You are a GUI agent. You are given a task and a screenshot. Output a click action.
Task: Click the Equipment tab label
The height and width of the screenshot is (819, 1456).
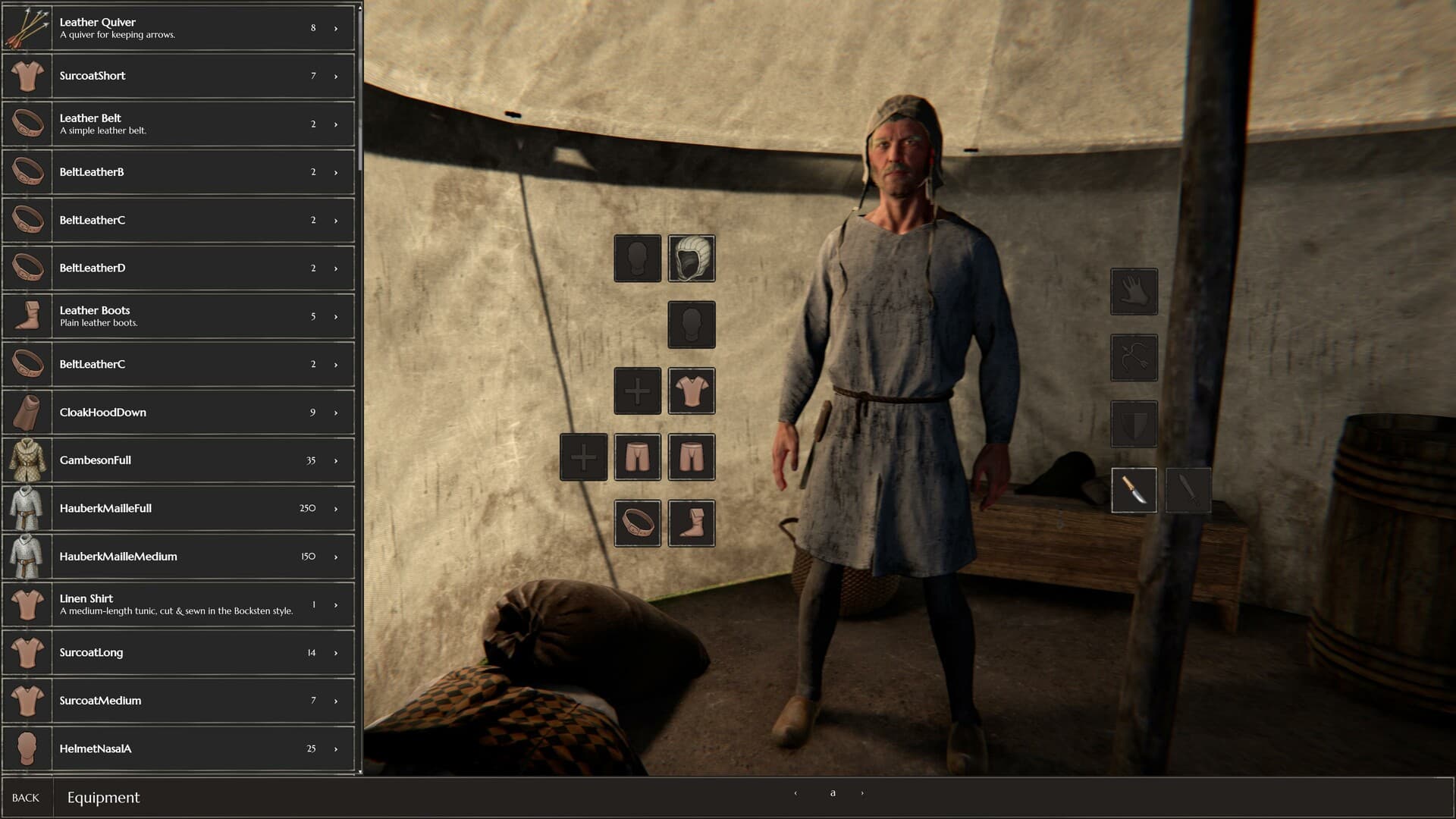pyautogui.click(x=103, y=798)
